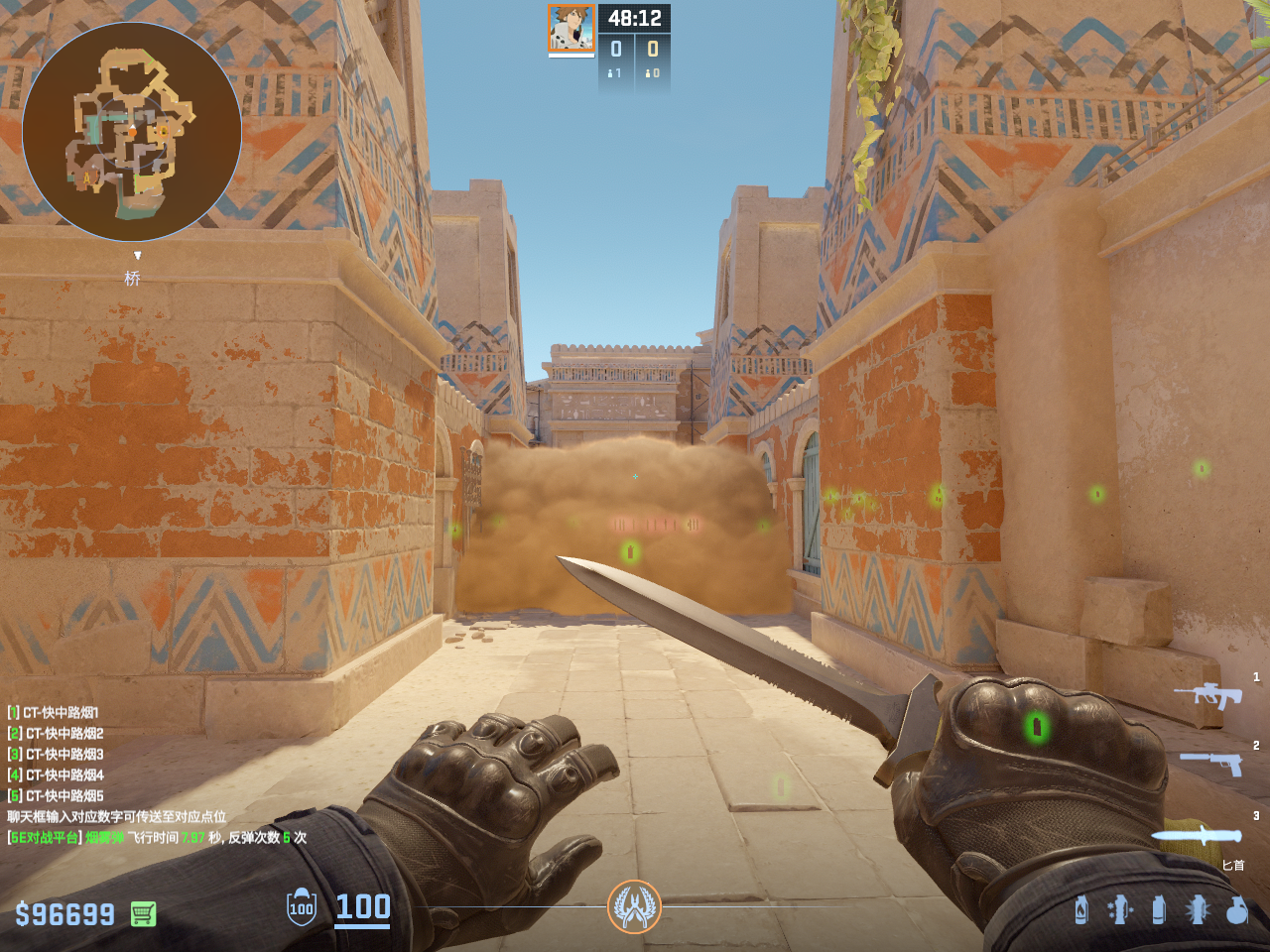
Task: Choose the incendiary grenade with flame icon
Action: 1081,909
